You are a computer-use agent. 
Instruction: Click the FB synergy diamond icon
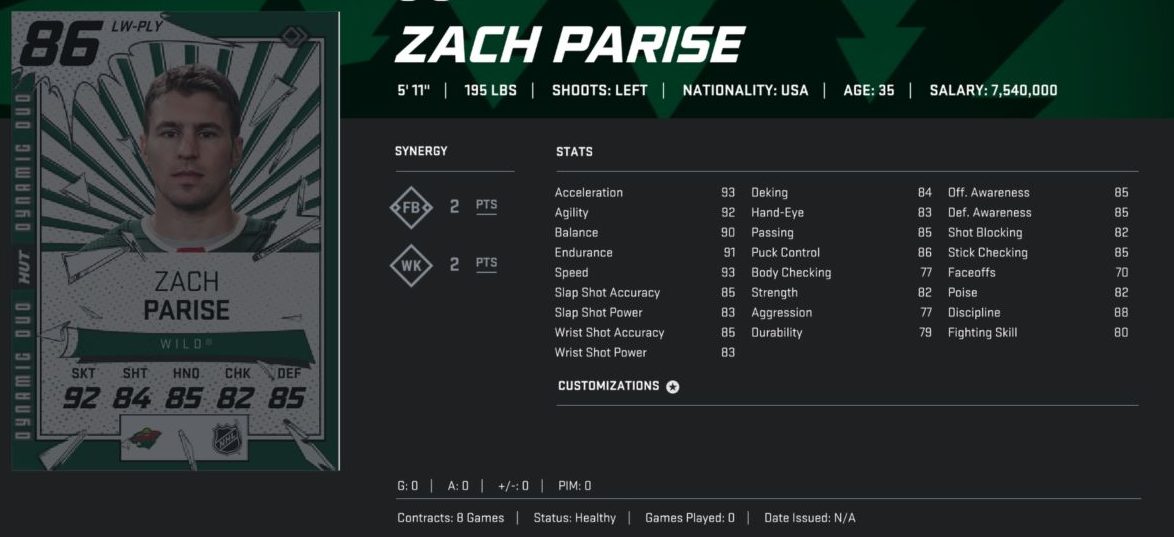click(411, 207)
